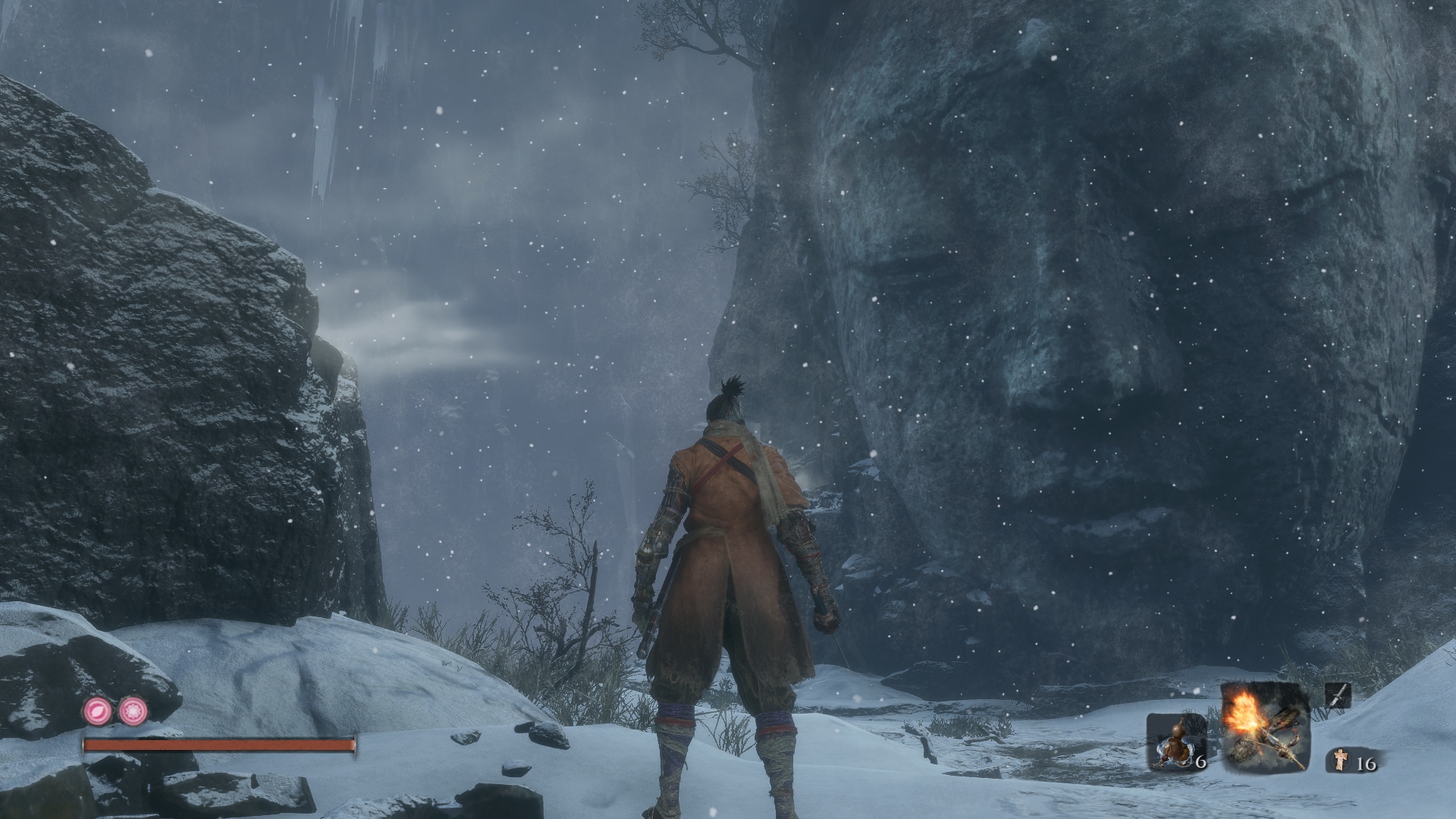The image size is (1456, 819).
Task: Activate the Flame Vent prosthetic tool
Action: pyautogui.click(x=1265, y=726)
